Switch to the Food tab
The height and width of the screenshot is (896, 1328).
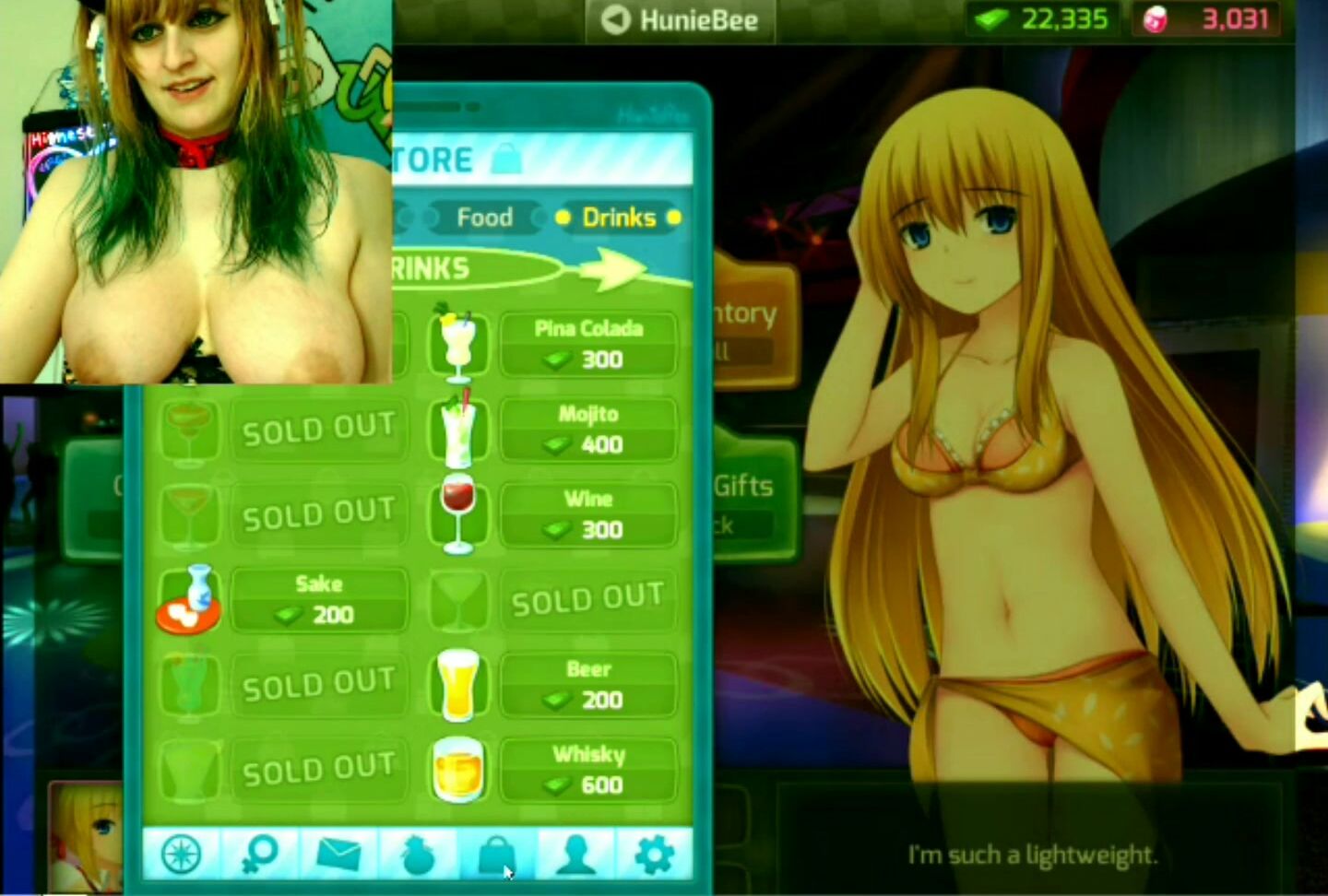[484, 218]
